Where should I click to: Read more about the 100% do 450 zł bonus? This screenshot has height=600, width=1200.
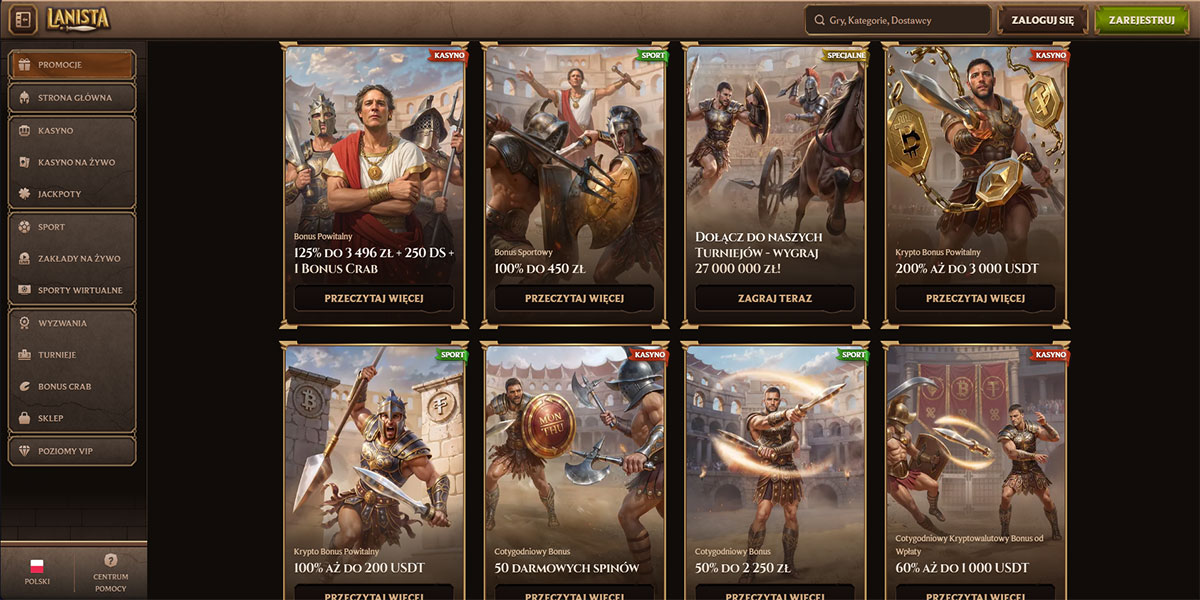click(x=574, y=298)
